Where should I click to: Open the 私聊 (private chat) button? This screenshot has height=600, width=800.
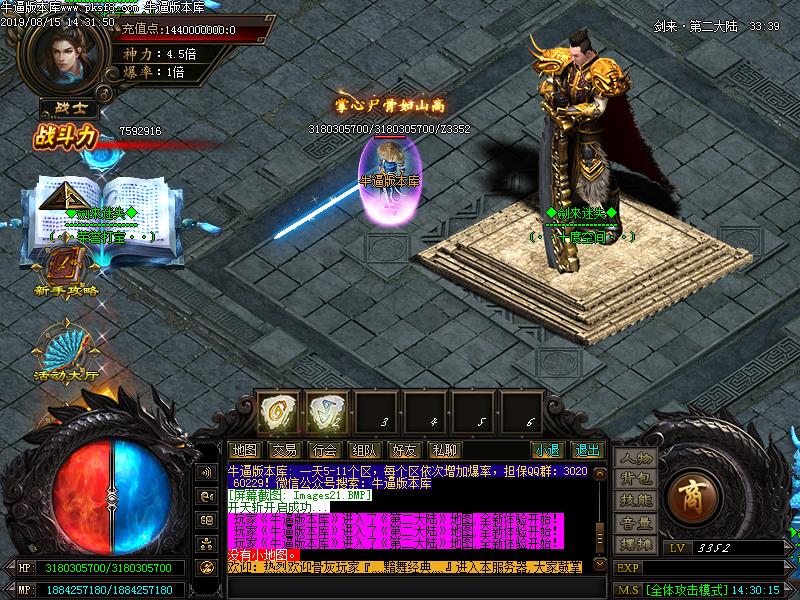(x=444, y=450)
